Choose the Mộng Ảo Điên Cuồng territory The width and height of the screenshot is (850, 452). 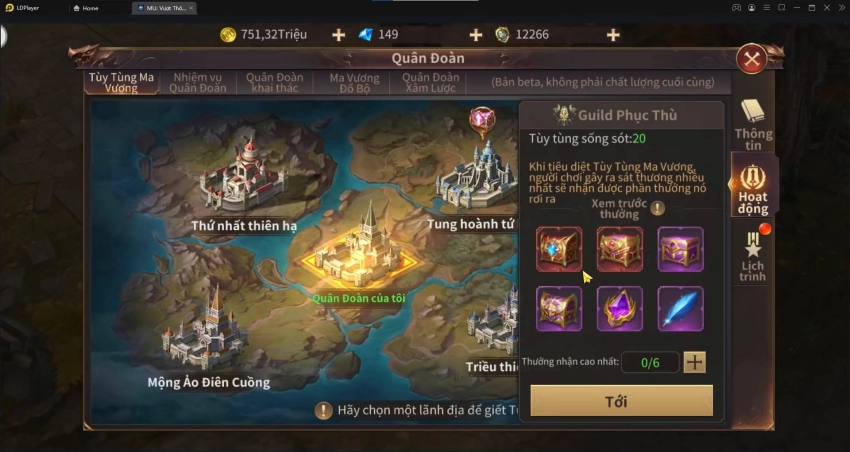(212, 330)
